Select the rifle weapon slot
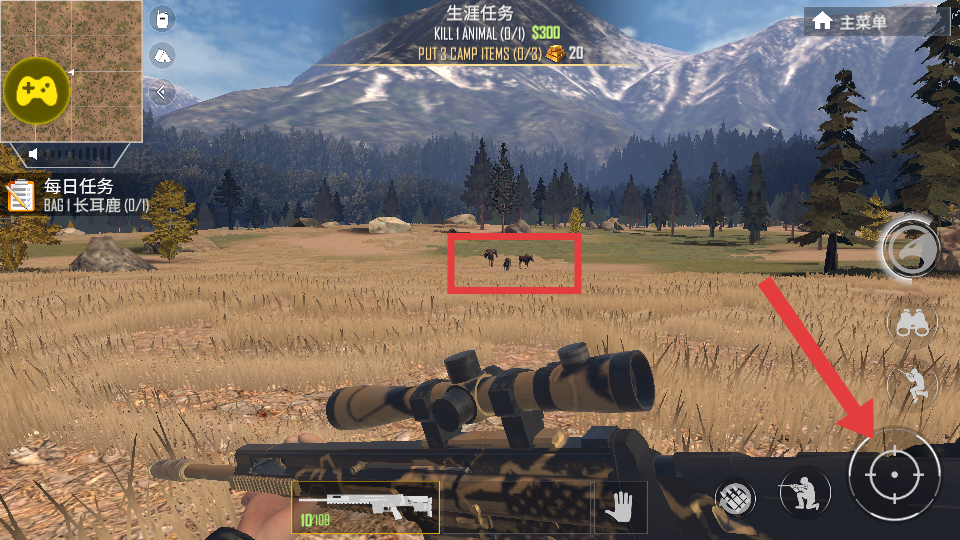The image size is (960, 540). click(x=366, y=505)
